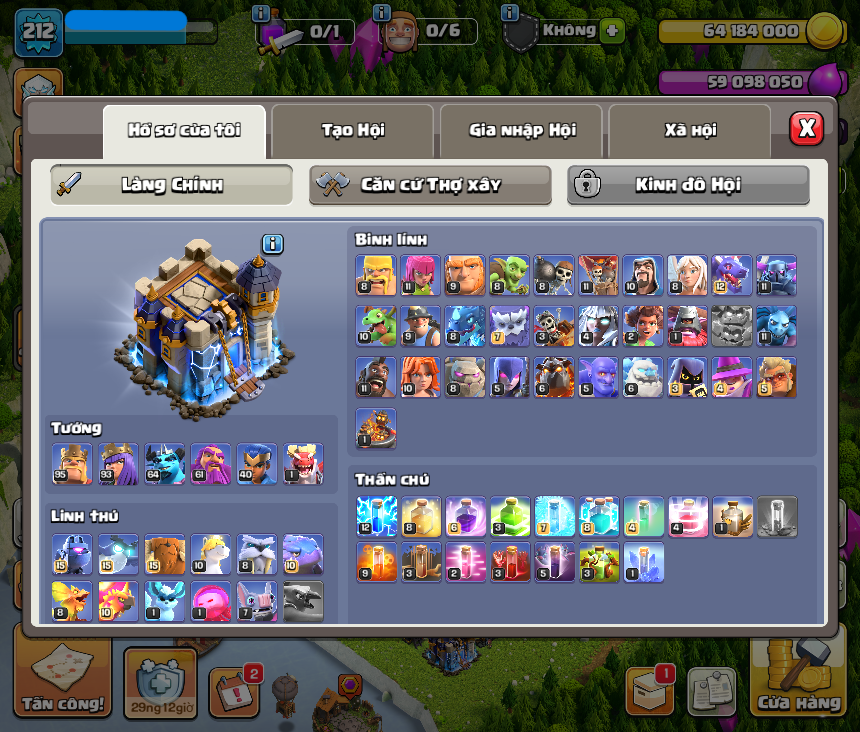Add a shield with the green plus button
This screenshot has height=732, width=860.
click(x=612, y=30)
